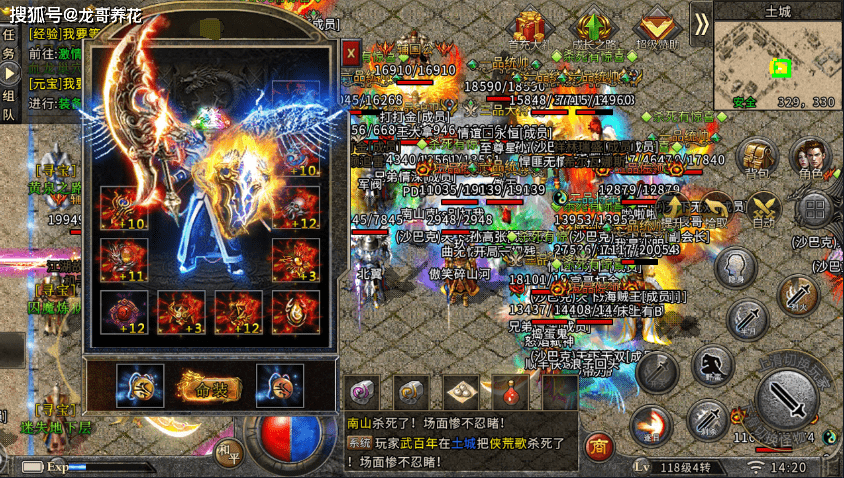Screen dimensions: 844x478
Task: Activate the 野蛮 charge skill
Action: coord(712,365)
